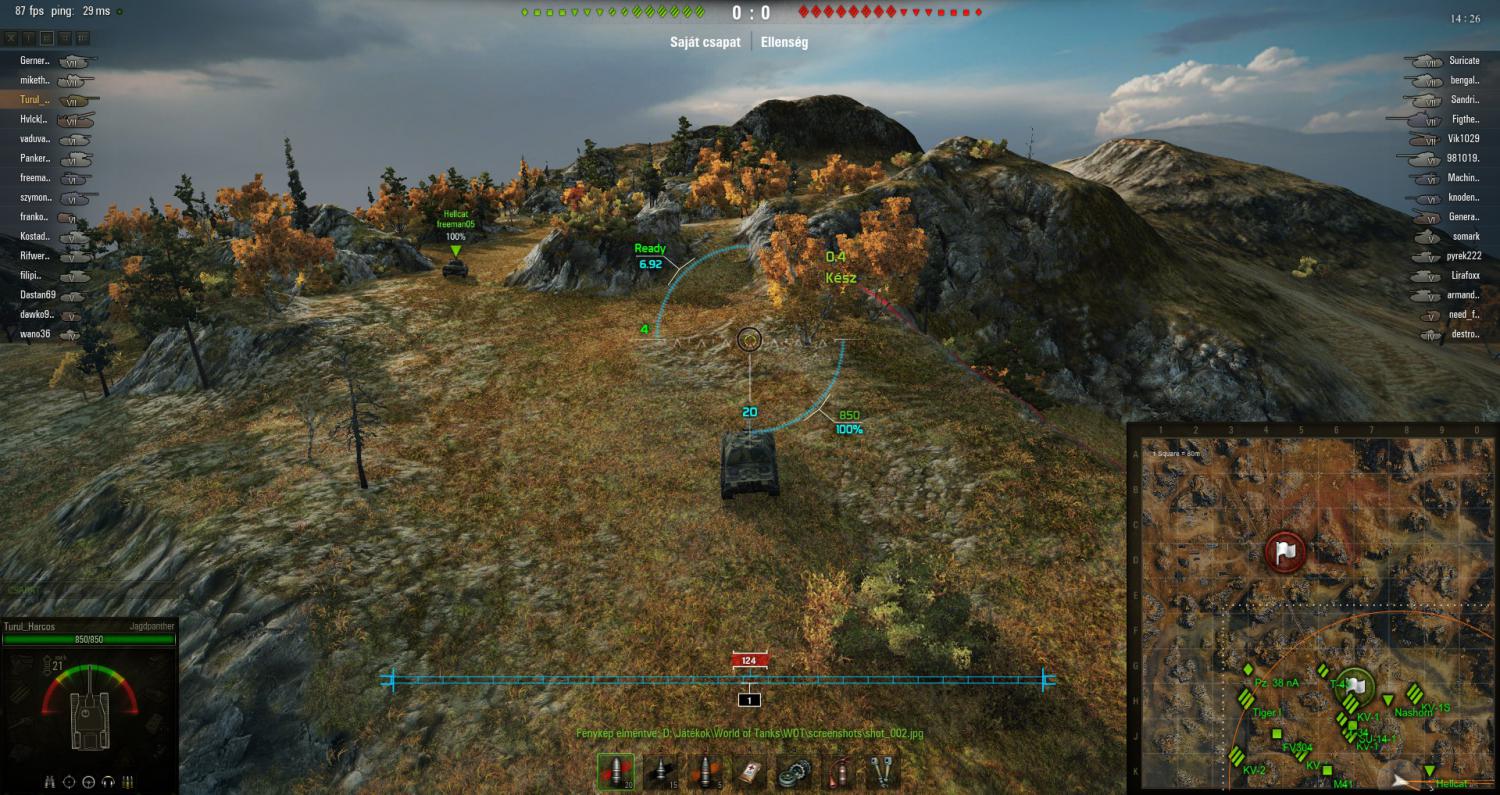
Task: Click the headphones crew icon on the tank panel
Action: point(109,781)
